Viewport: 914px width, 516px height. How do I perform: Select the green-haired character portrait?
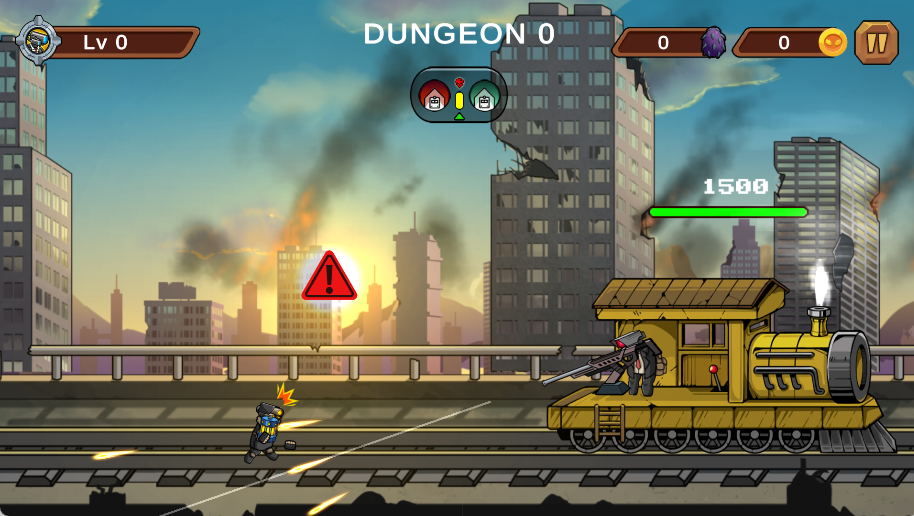point(484,97)
